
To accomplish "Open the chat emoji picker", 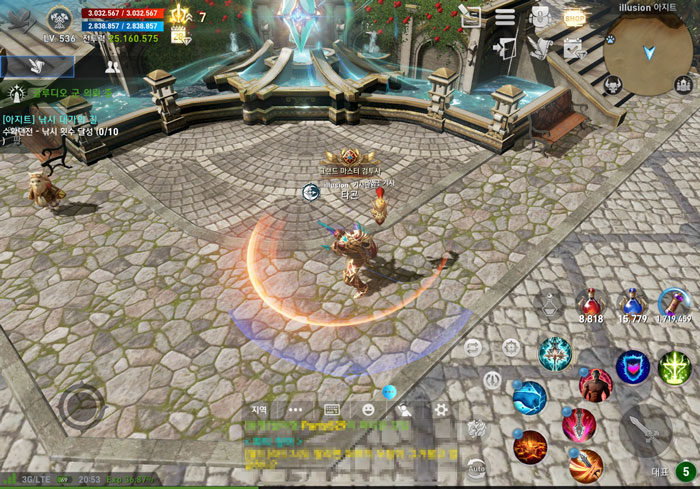I will (x=368, y=409).
